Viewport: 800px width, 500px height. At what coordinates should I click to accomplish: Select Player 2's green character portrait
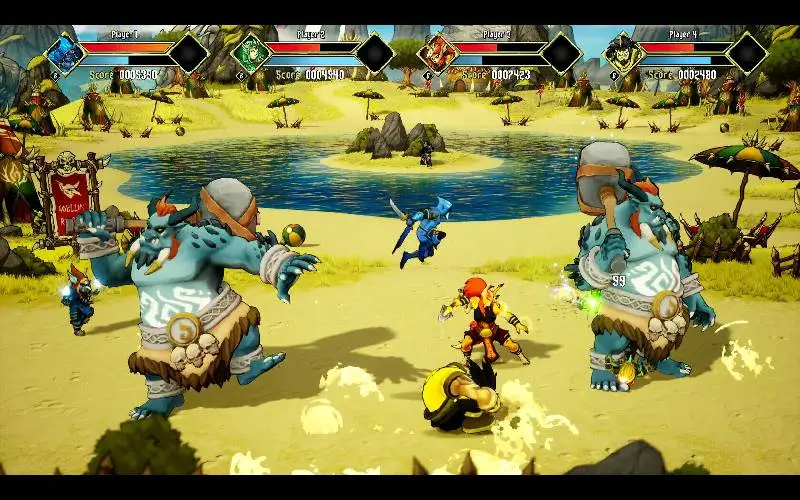(x=250, y=54)
